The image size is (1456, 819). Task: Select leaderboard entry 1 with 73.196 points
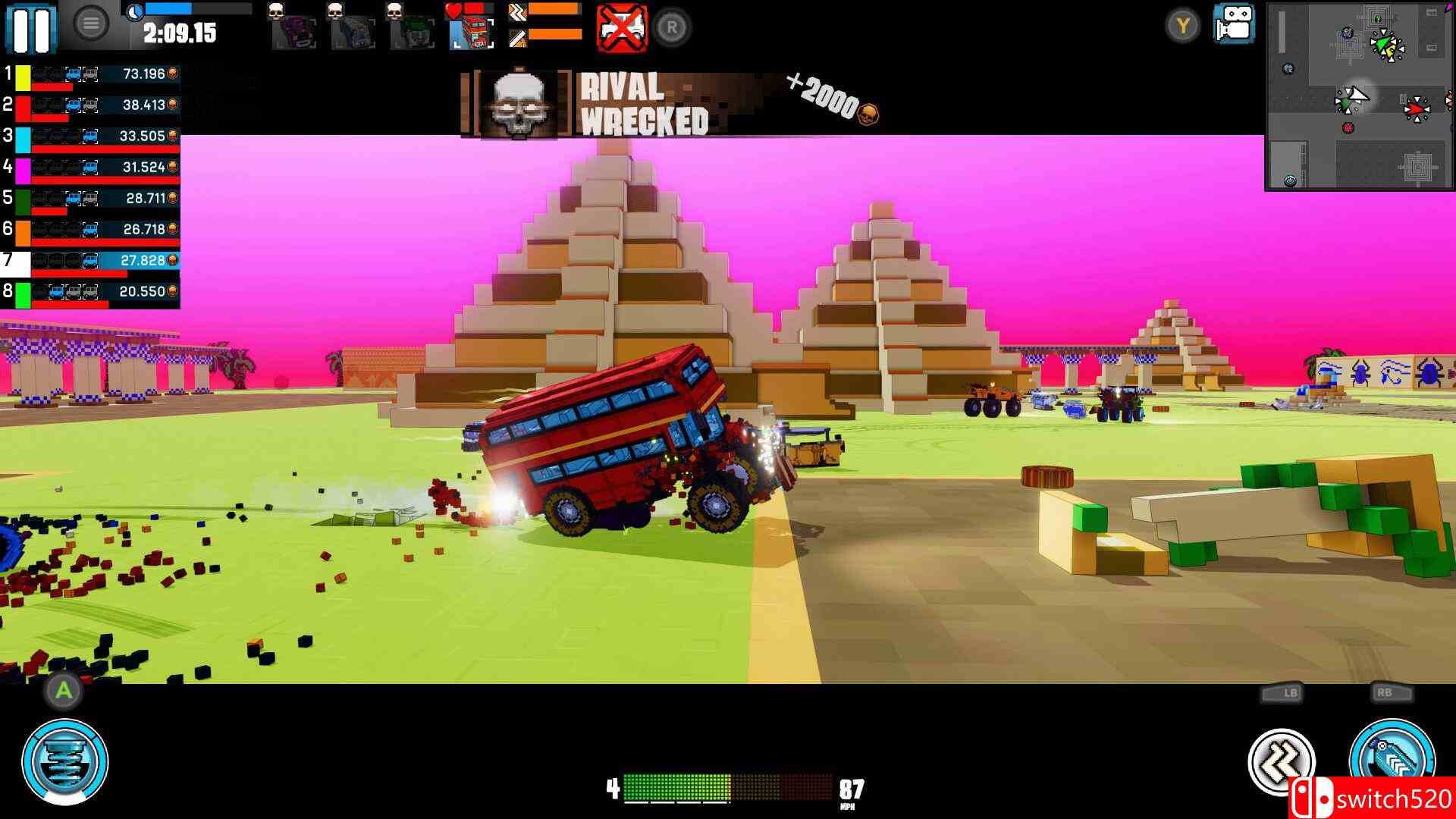pyautogui.click(x=91, y=76)
